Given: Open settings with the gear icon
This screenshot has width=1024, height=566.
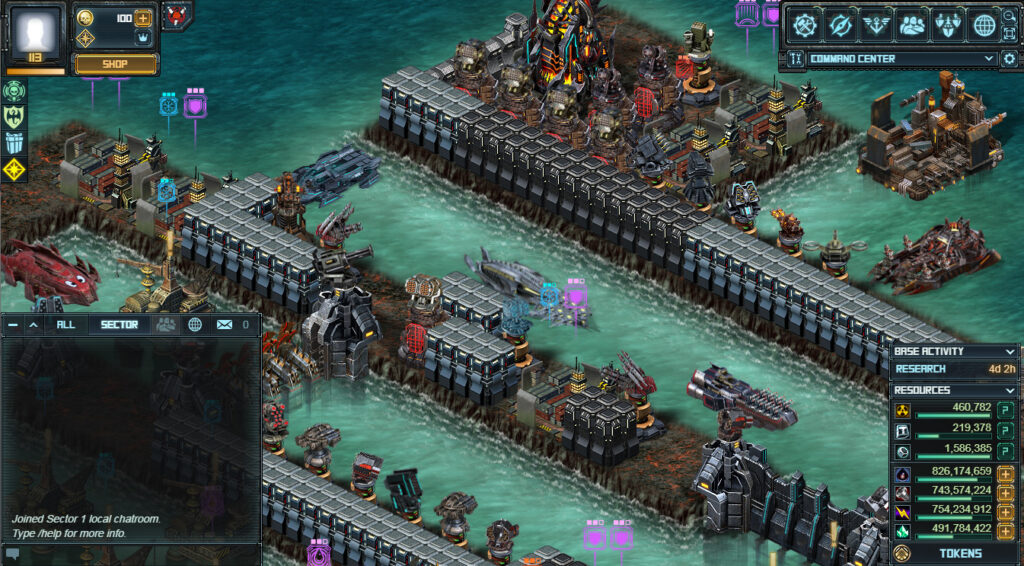Looking at the screenshot, I should [1008, 59].
